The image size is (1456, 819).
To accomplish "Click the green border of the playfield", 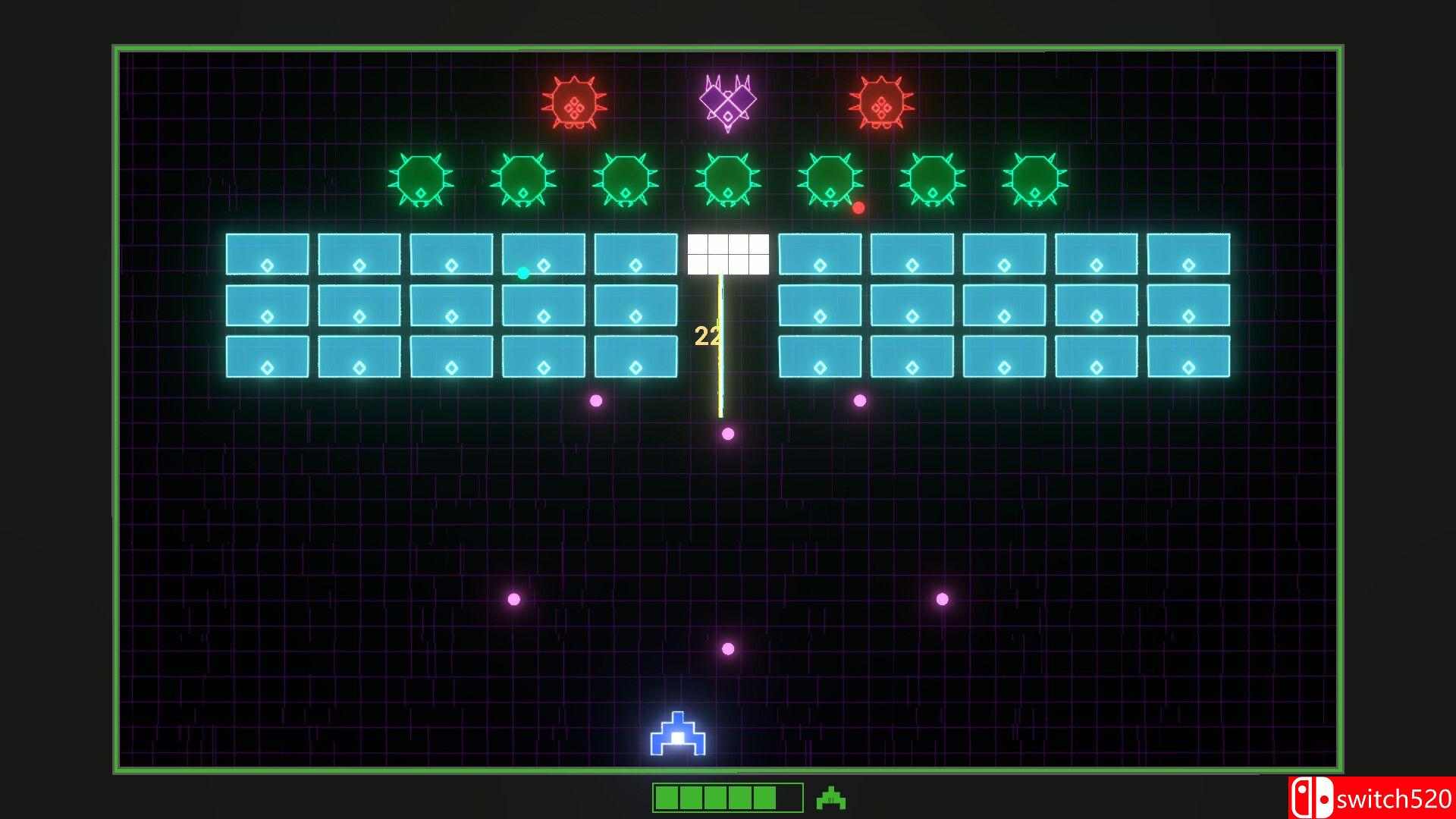I will (728, 47).
